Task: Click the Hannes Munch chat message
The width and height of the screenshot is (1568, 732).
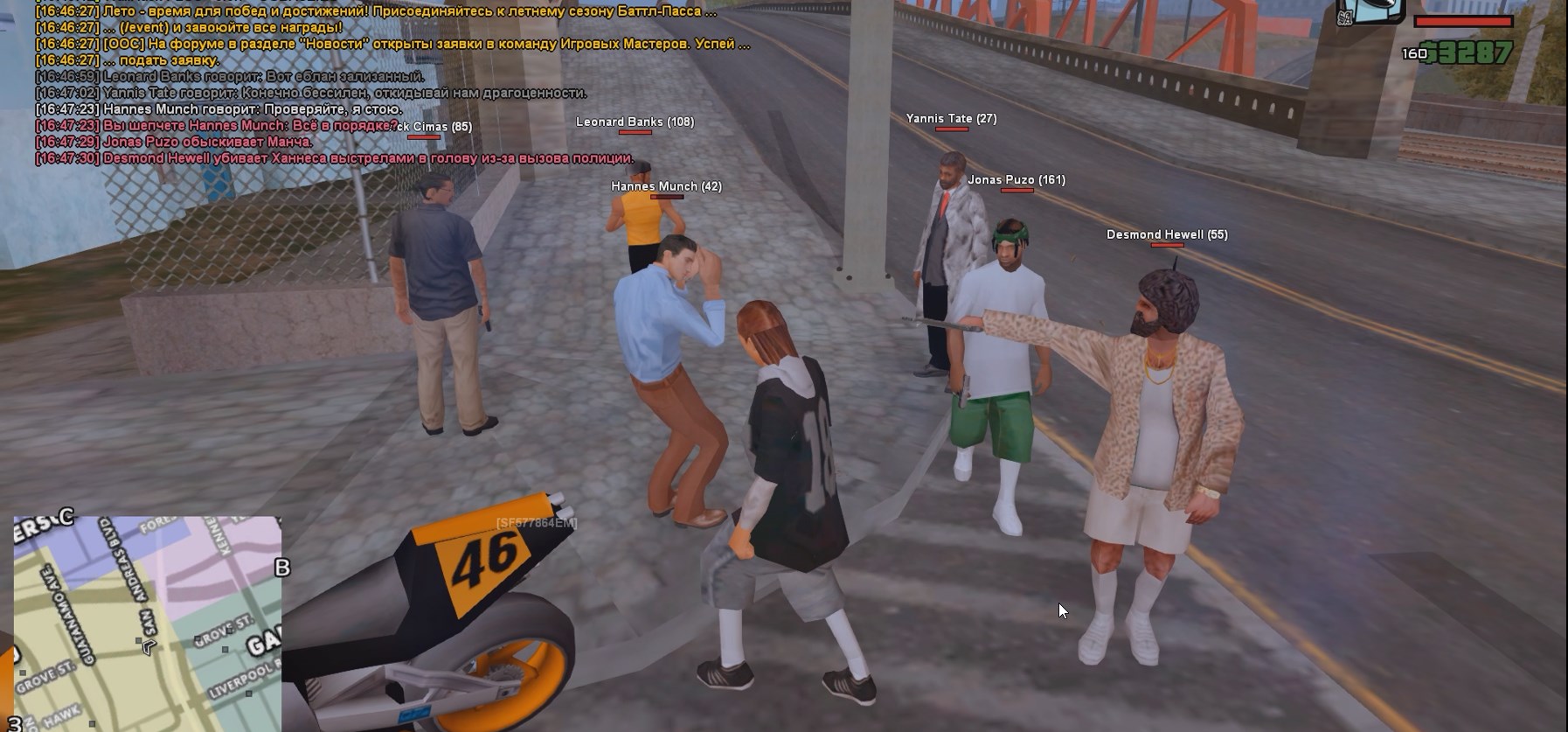Action: click(219, 109)
